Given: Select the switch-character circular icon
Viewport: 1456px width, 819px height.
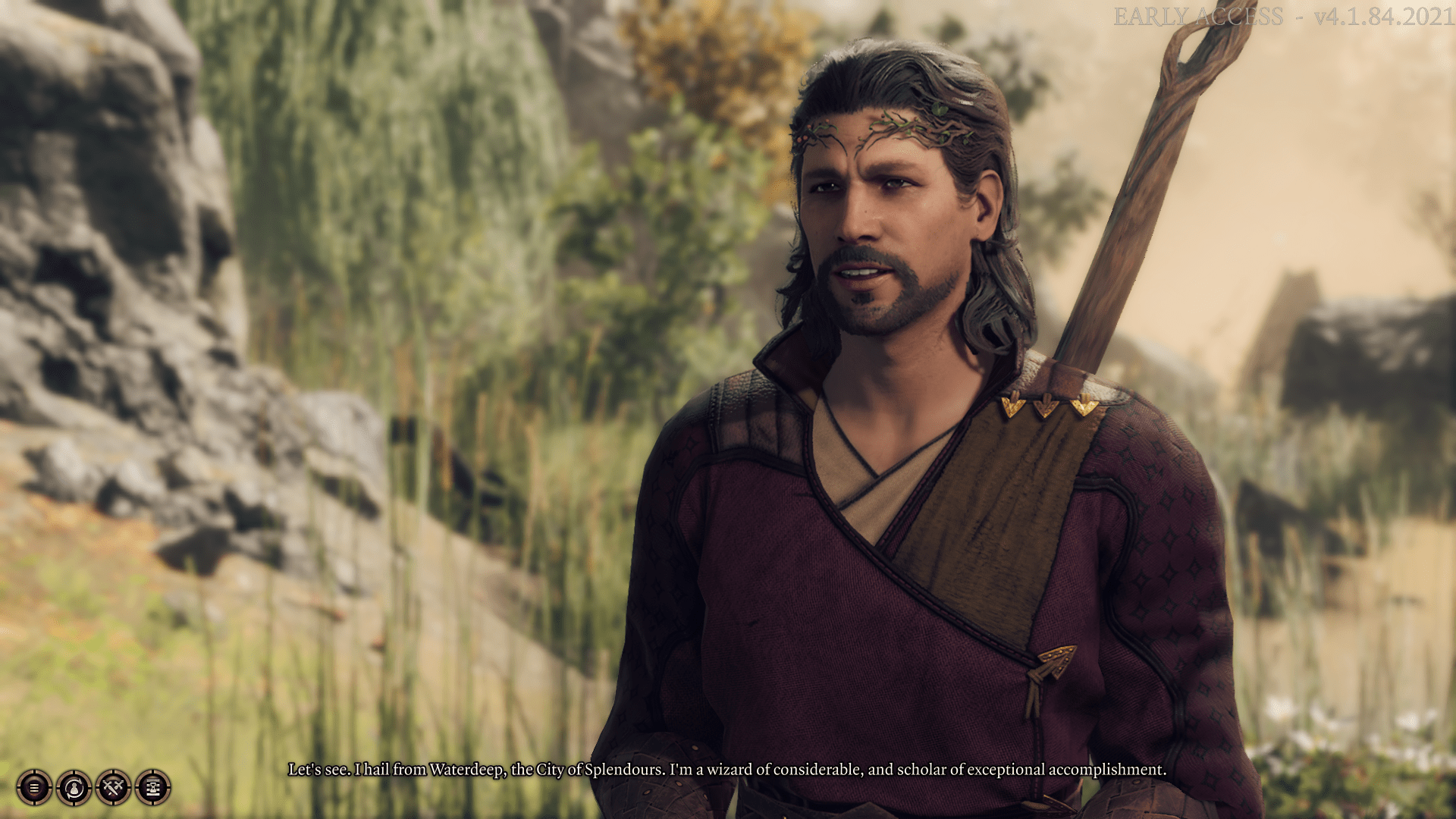Looking at the screenshot, I should click(x=74, y=789).
